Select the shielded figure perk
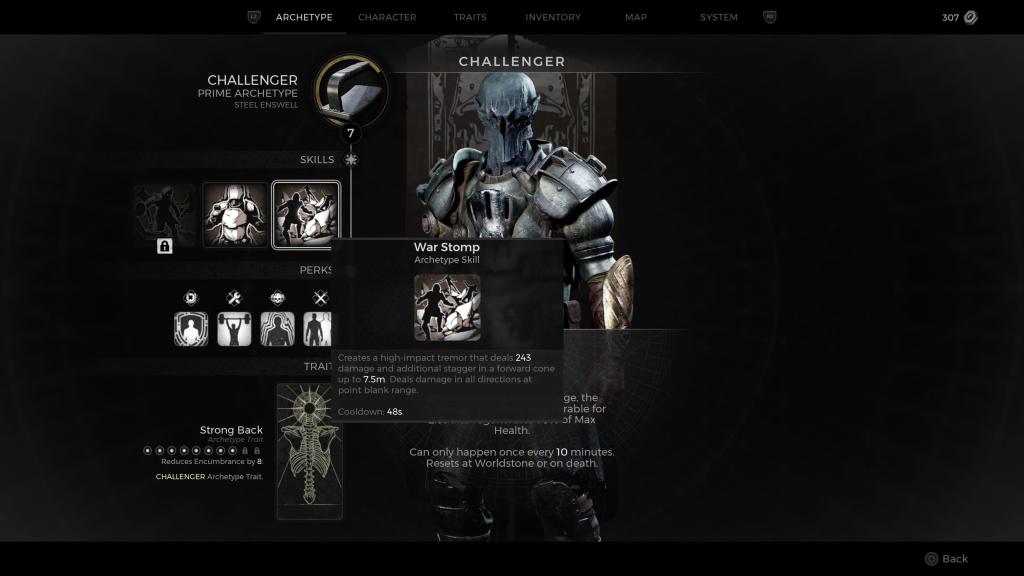 pyautogui.click(x=191, y=329)
